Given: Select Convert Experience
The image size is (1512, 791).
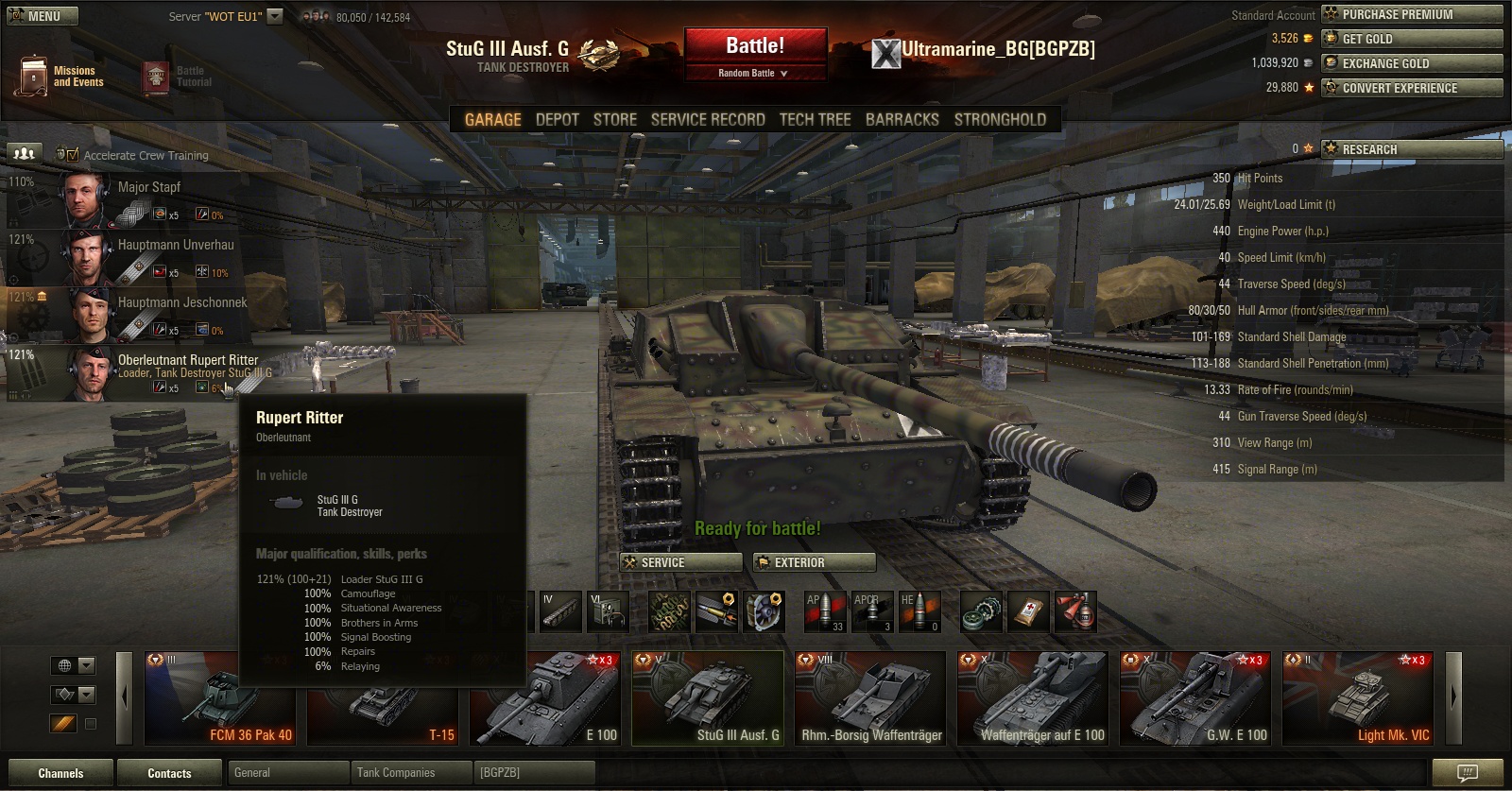Looking at the screenshot, I should (x=1412, y=88).
